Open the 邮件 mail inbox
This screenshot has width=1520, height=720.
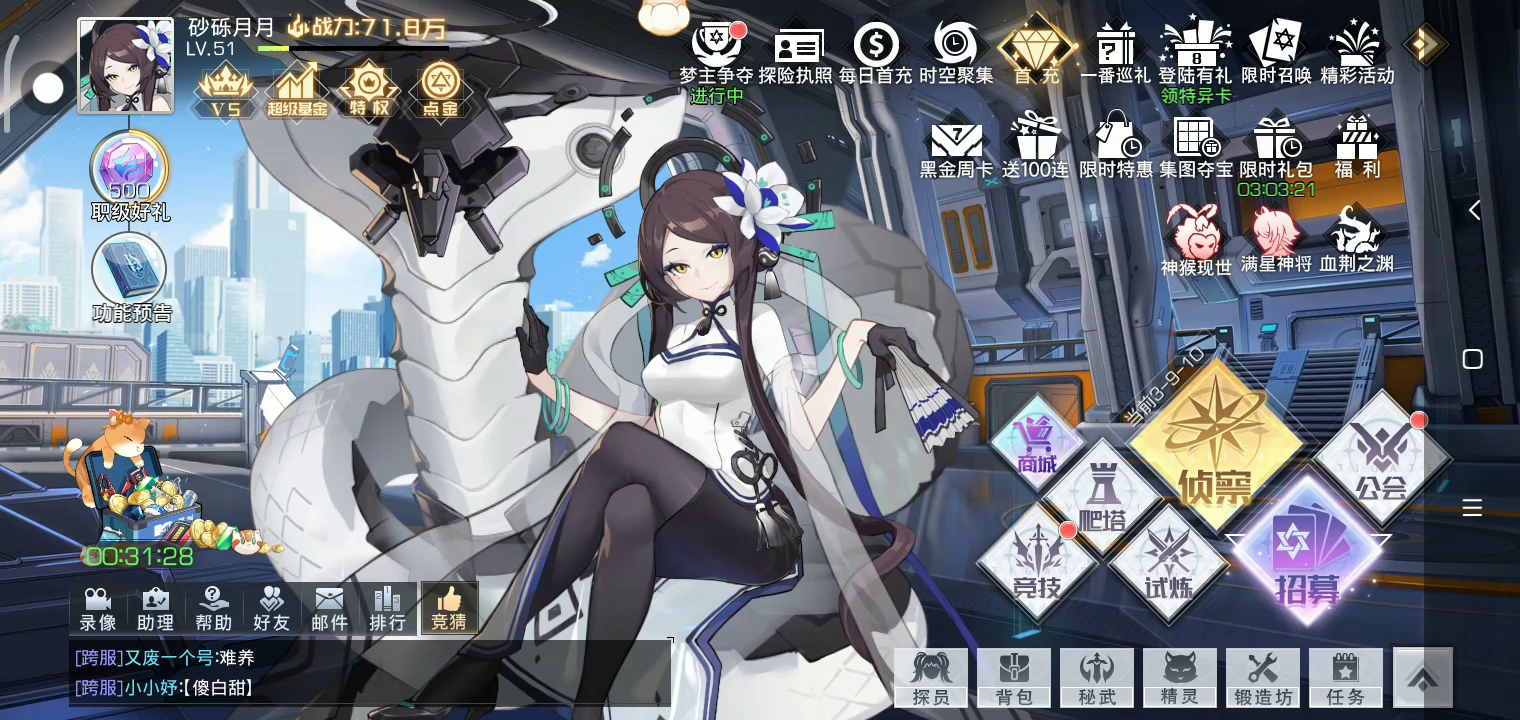tap(329, 608)
